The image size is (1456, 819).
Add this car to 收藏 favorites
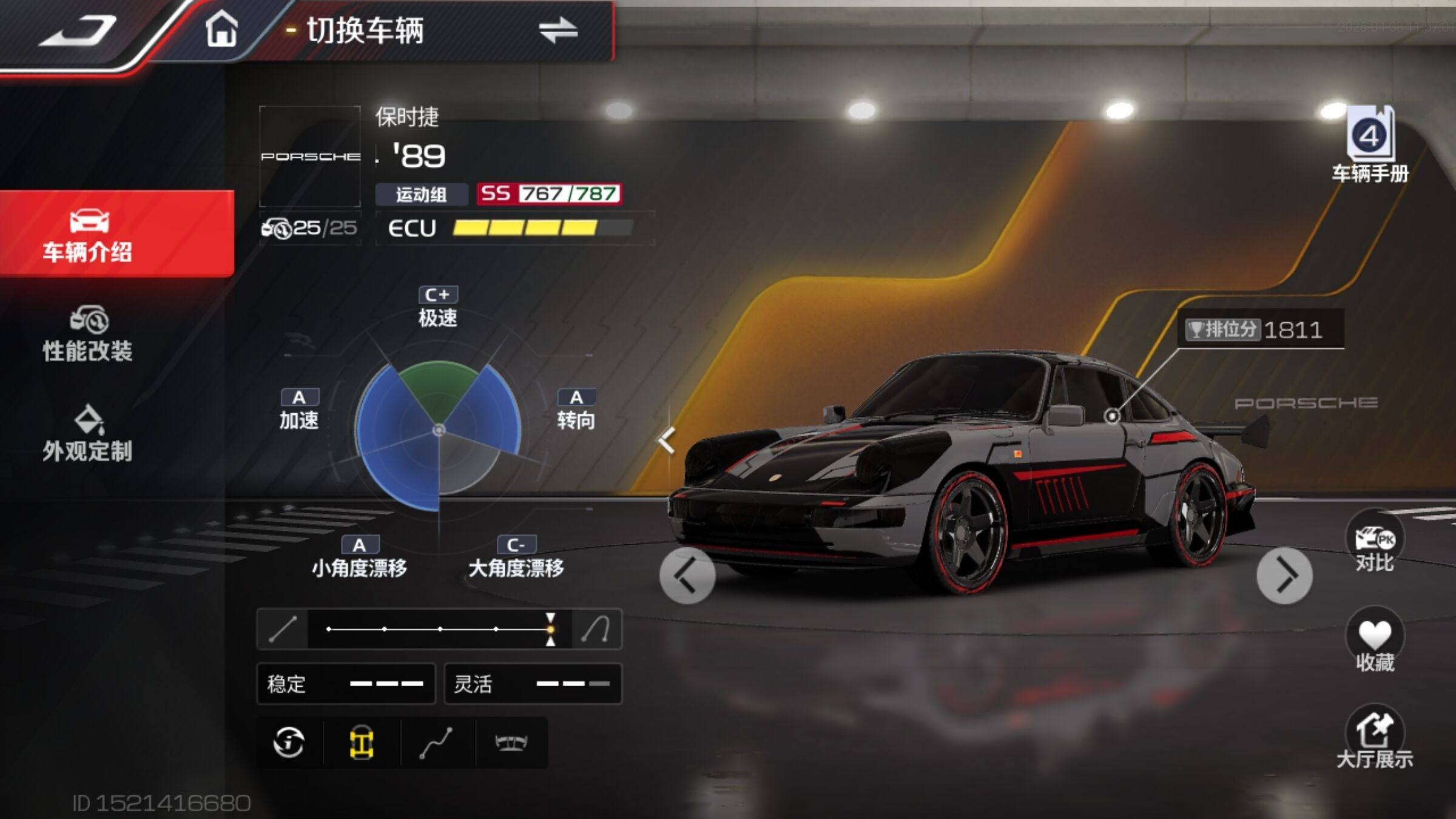1374,642
